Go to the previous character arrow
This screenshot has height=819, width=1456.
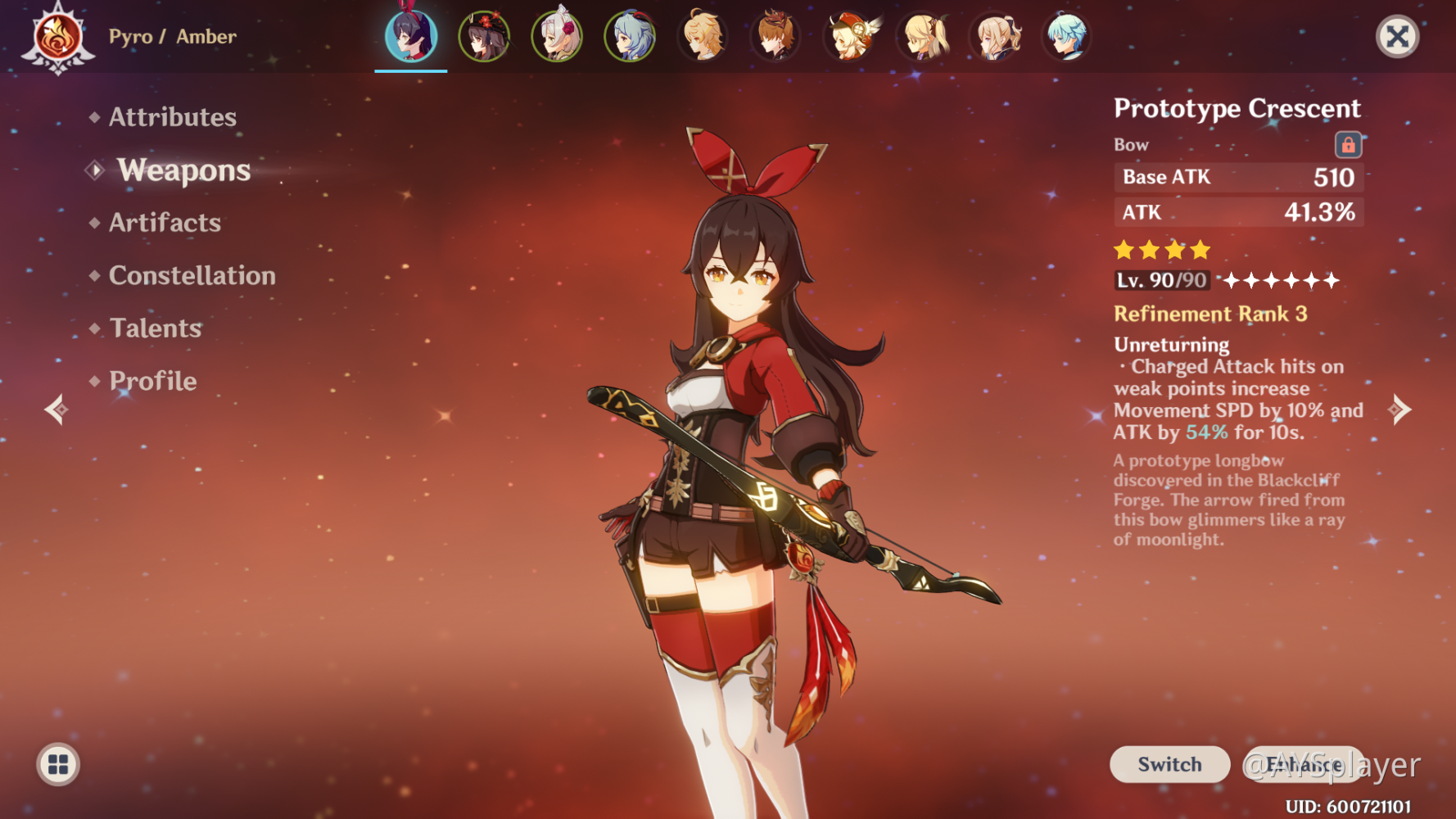pos(56,409)
